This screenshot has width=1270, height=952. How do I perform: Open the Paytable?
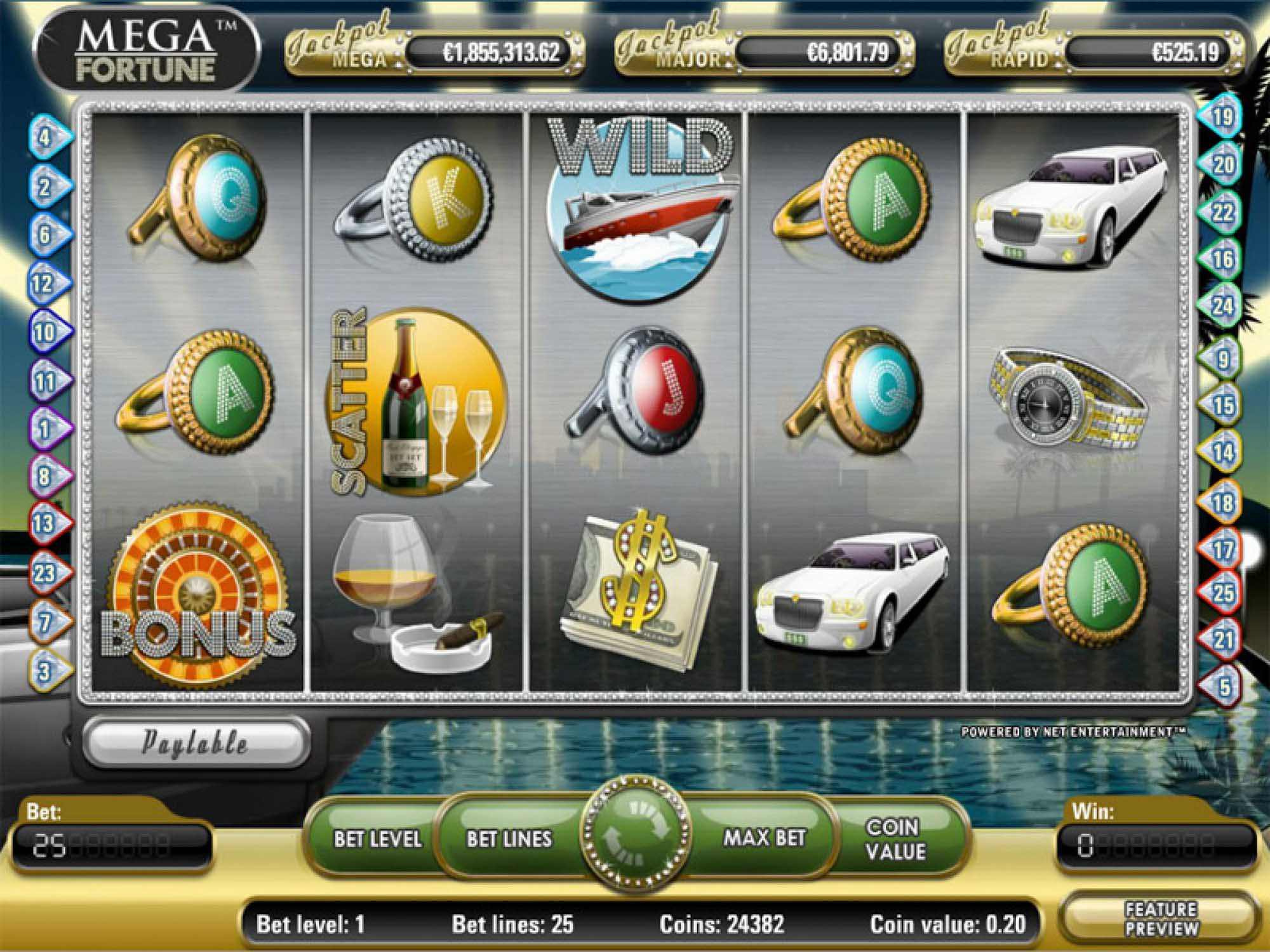(x=195, y=742)
